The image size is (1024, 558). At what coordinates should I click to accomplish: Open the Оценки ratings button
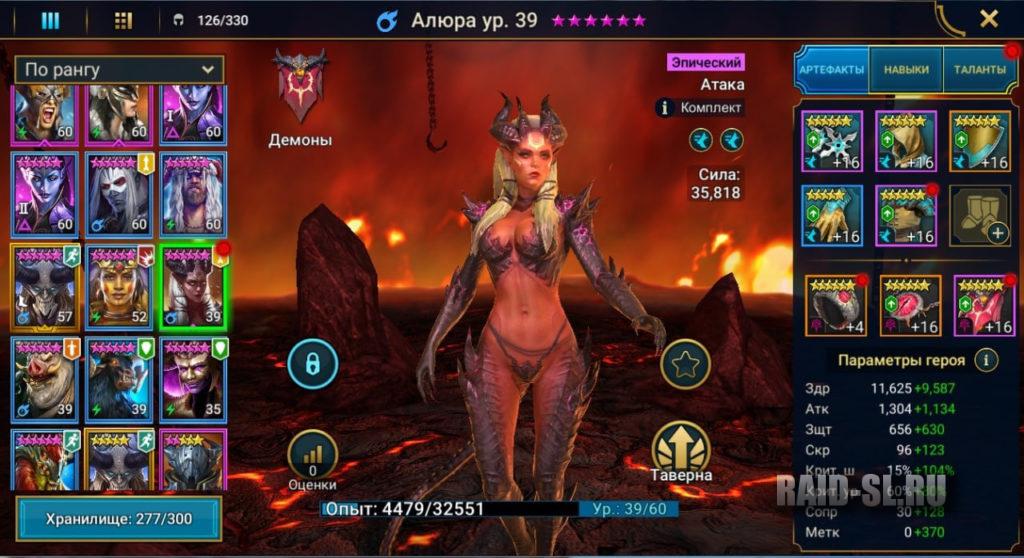click(x=312, y=457)
